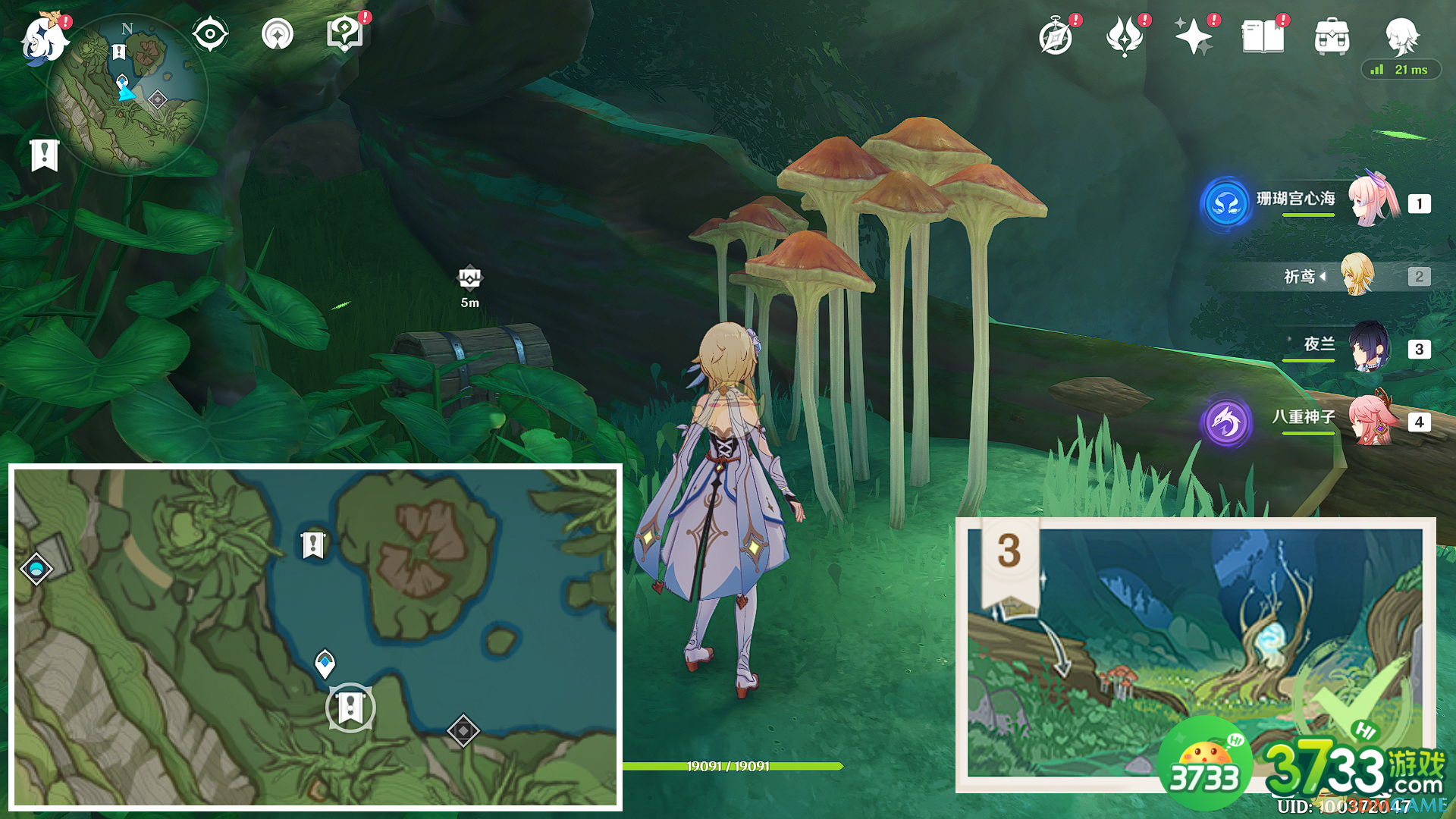Select the active character in party slot 2
Image resolution: width=1456 pixels, height=819 pixels.
(1357, 276)
